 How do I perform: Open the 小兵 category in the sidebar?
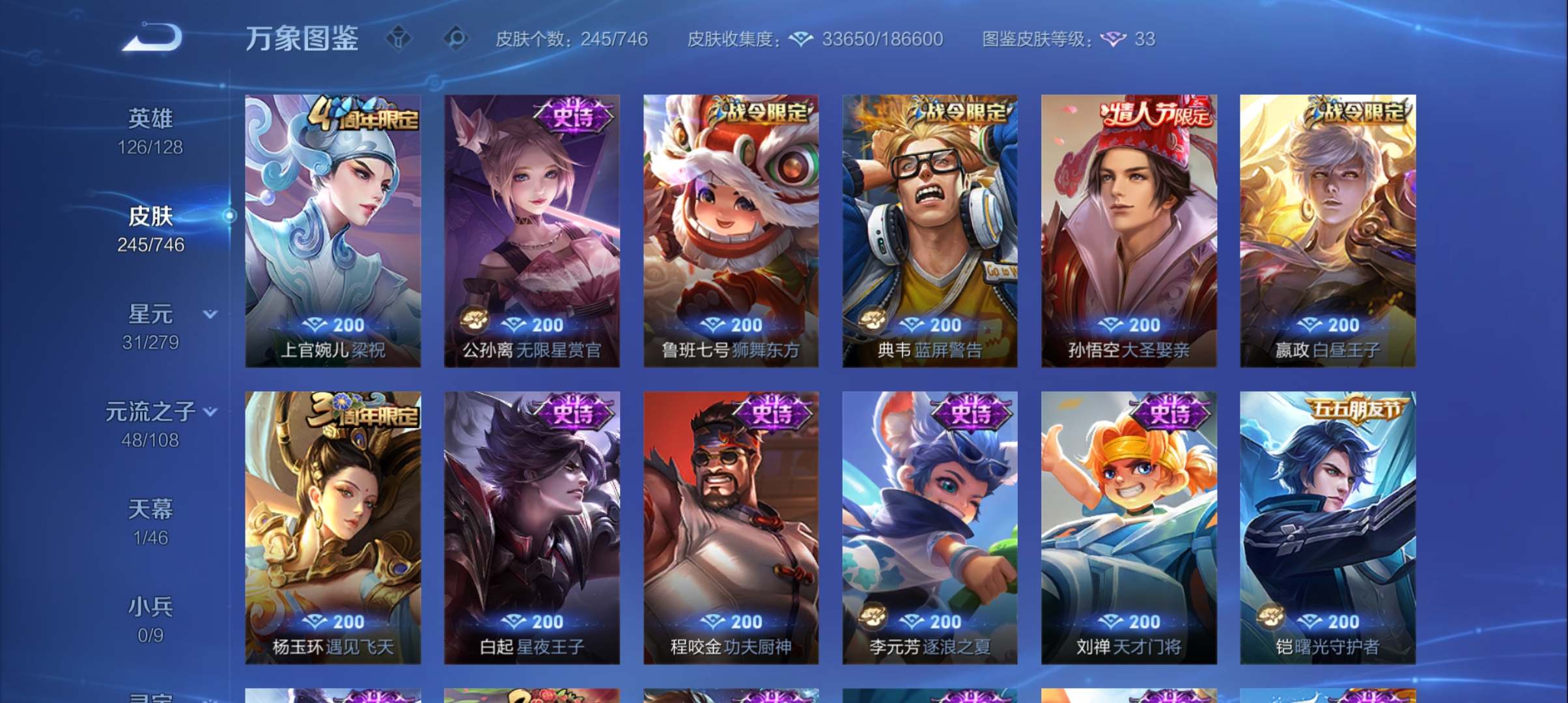150,605
